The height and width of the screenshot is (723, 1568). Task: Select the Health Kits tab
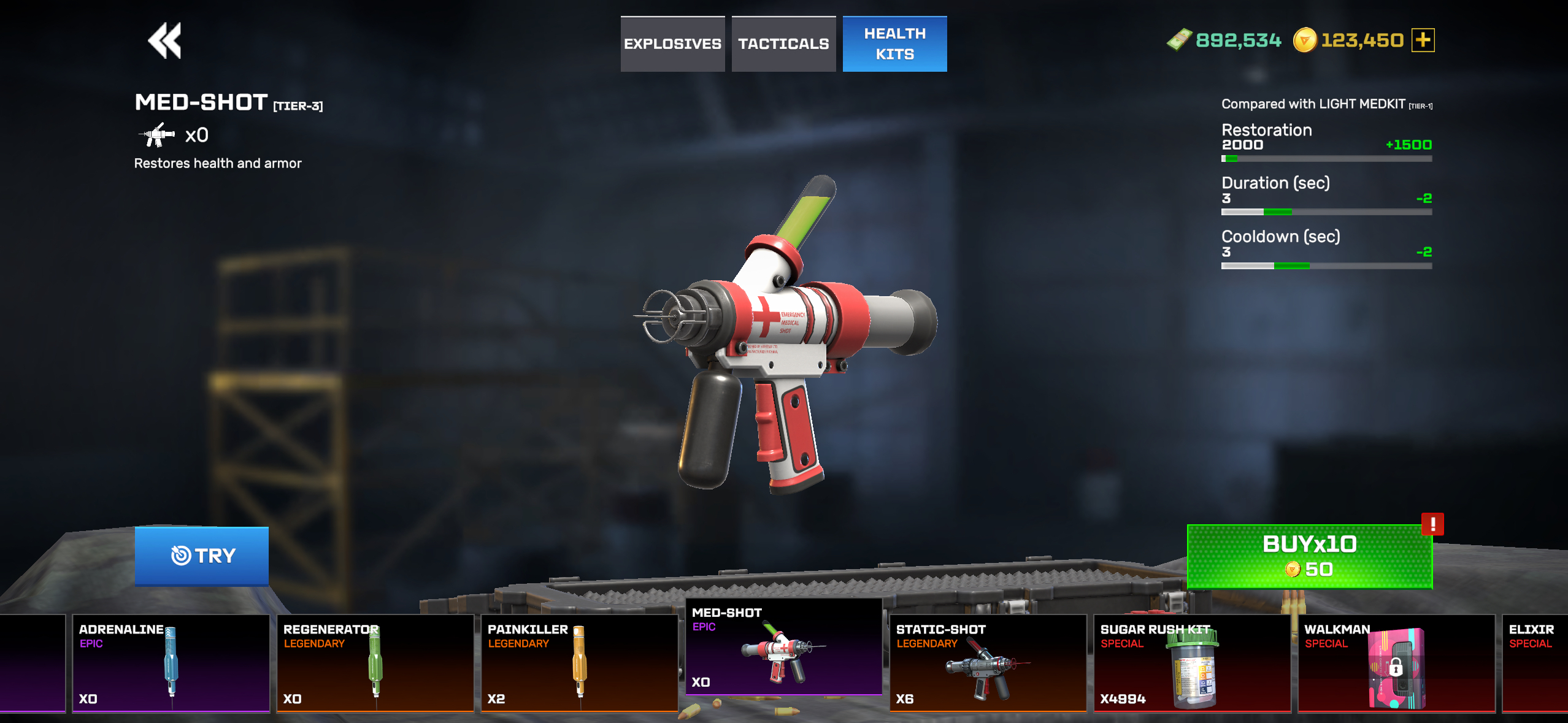[894, 44]
